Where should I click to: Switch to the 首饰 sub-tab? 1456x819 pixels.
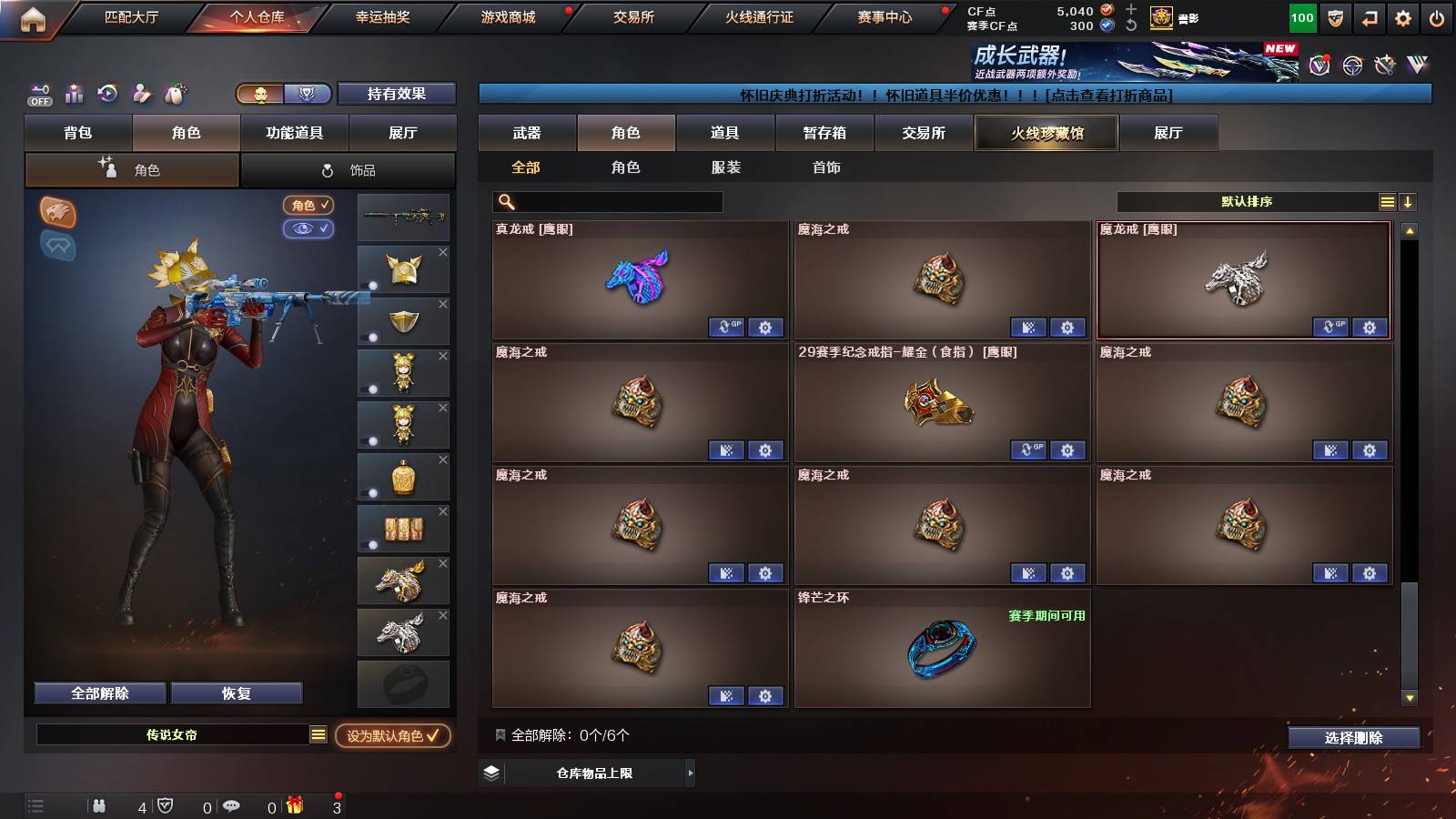(825, 167)
